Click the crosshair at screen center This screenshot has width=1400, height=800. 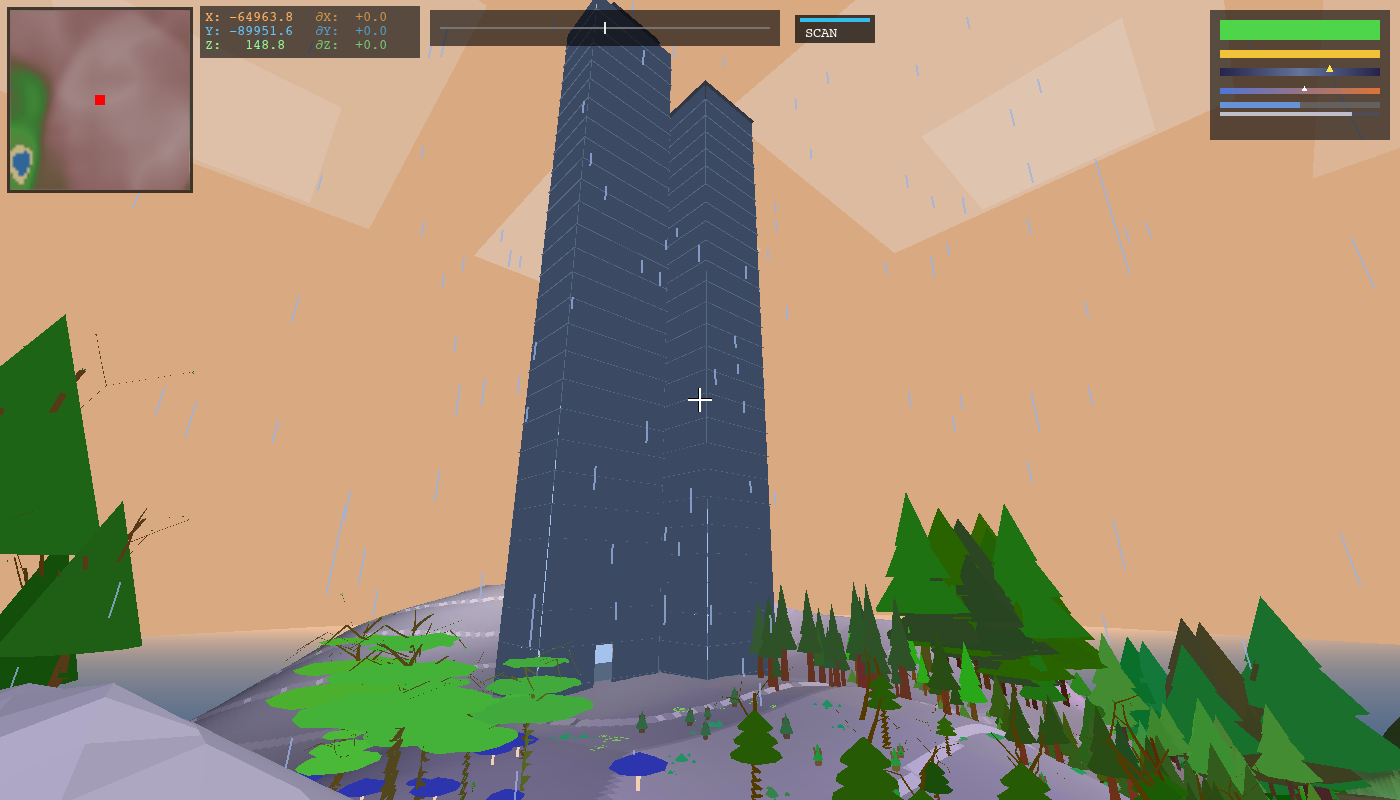coord(700,400)
